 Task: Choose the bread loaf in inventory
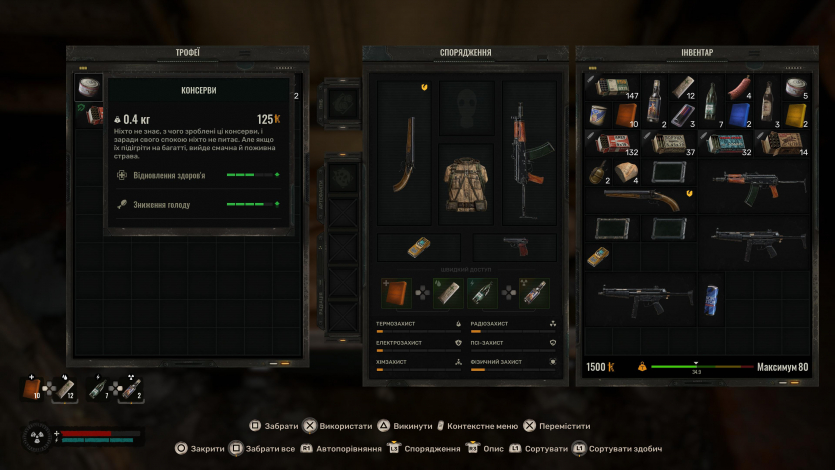click(x=627, y=173)
